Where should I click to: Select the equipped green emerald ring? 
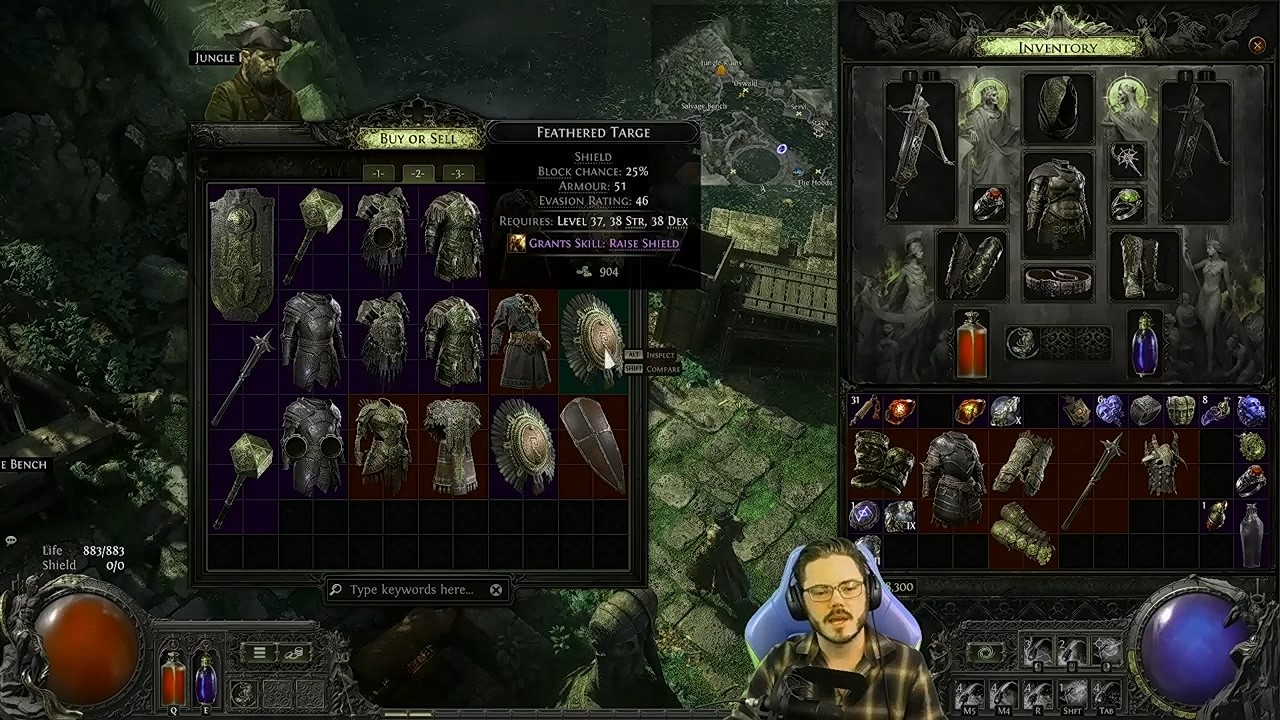pos(1126,204)
